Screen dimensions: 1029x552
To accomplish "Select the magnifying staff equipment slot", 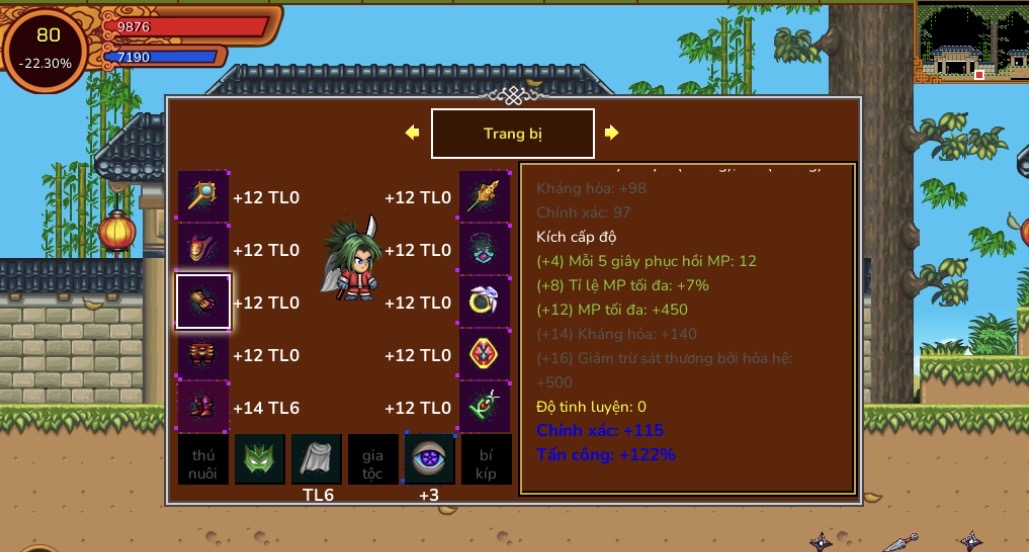I will (204, 197).
